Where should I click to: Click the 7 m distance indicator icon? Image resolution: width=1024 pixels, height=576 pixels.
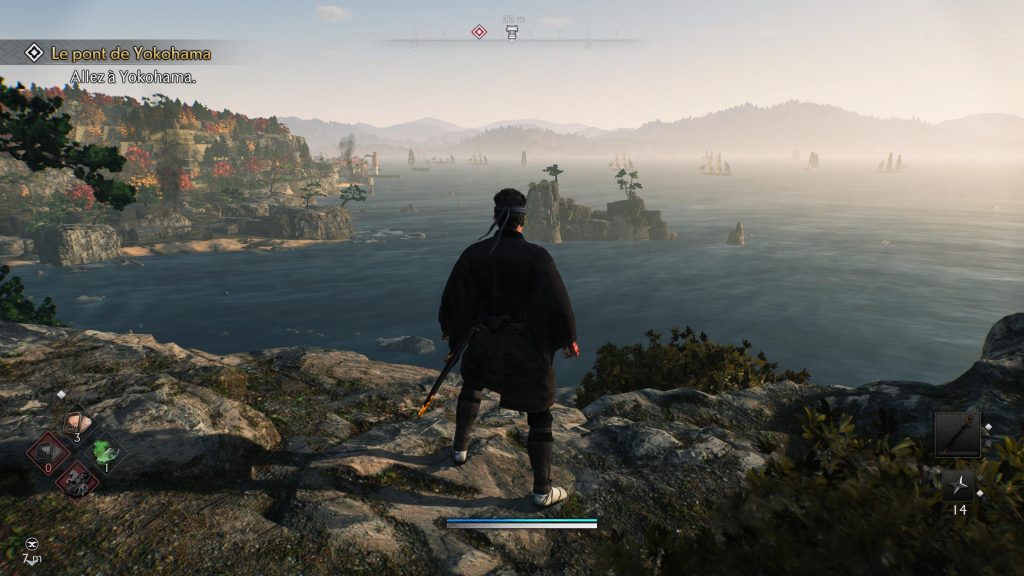point(32,542)
